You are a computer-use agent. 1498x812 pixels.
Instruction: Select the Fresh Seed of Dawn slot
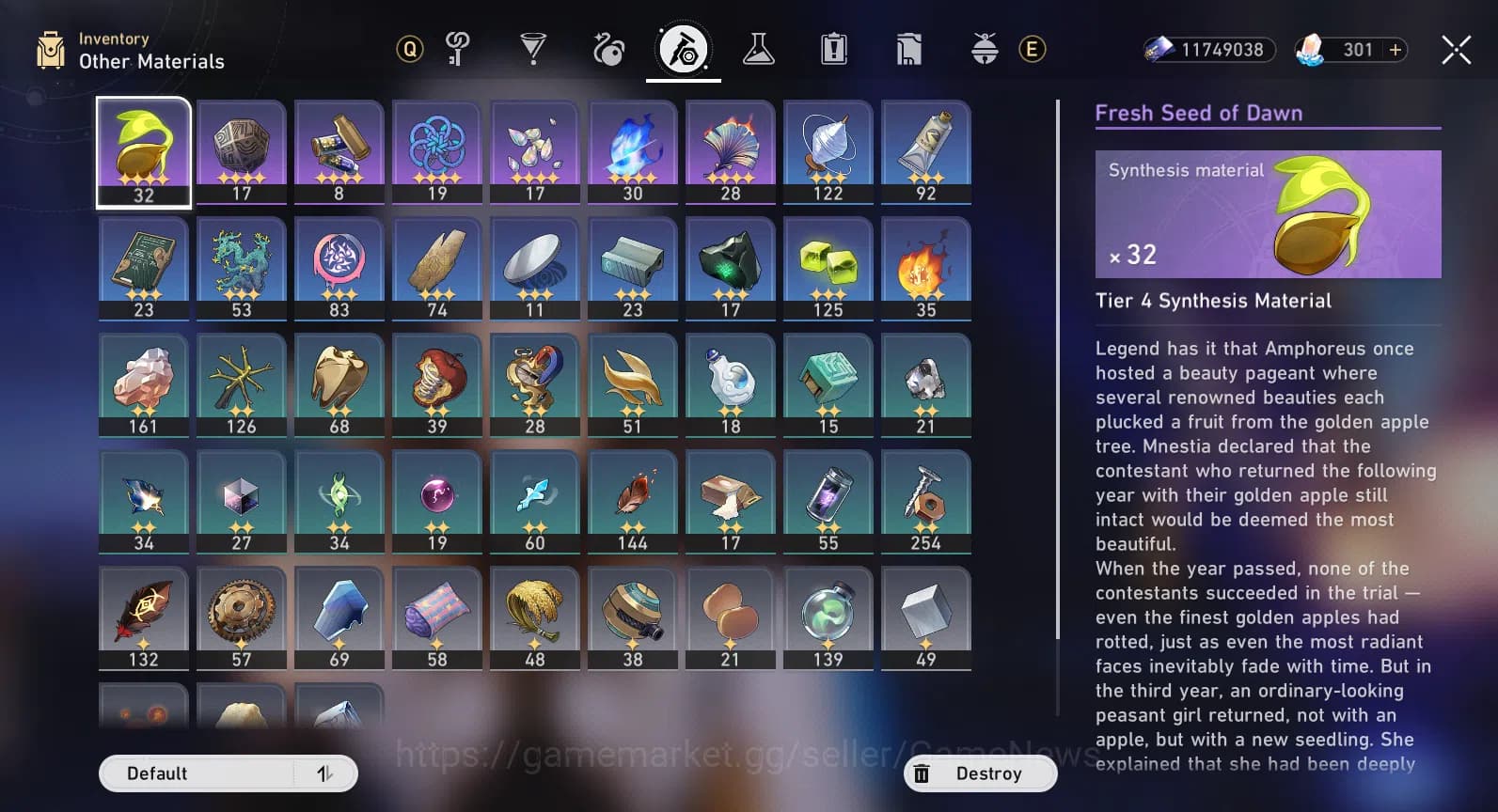pos(144,151)
